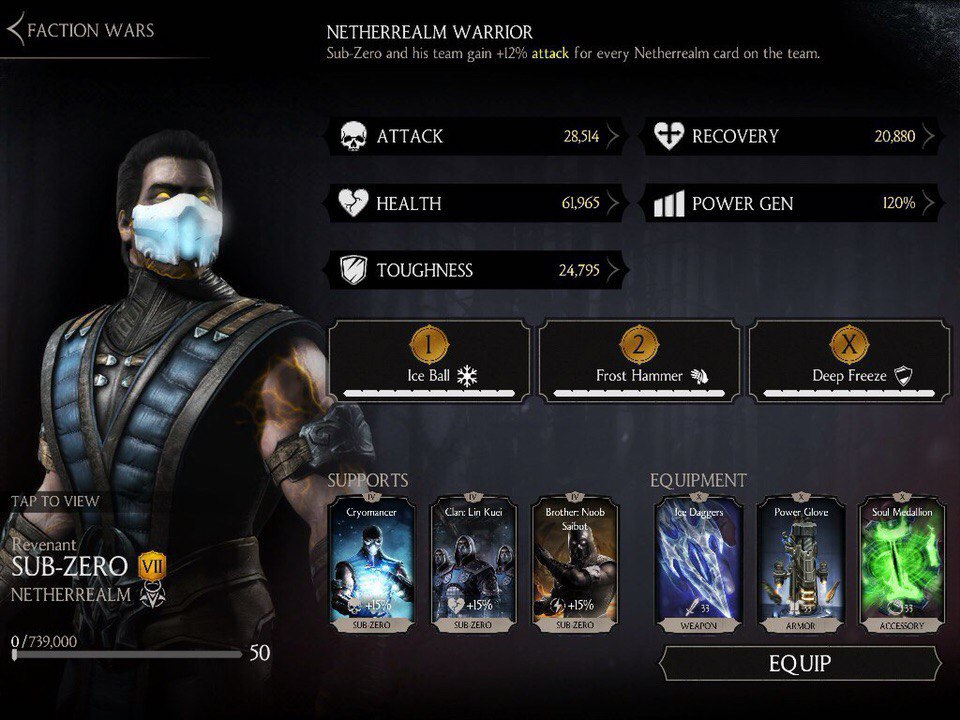Select the Ice Ball special attack

tap(430, 360)
